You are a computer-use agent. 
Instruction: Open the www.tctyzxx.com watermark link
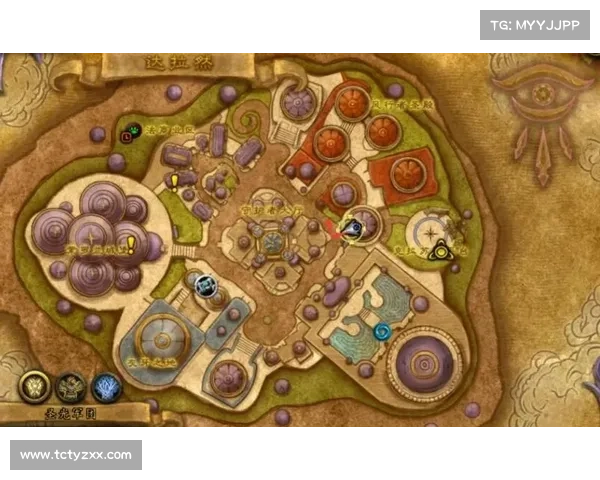pyautogui.click(x=76, y=455)
